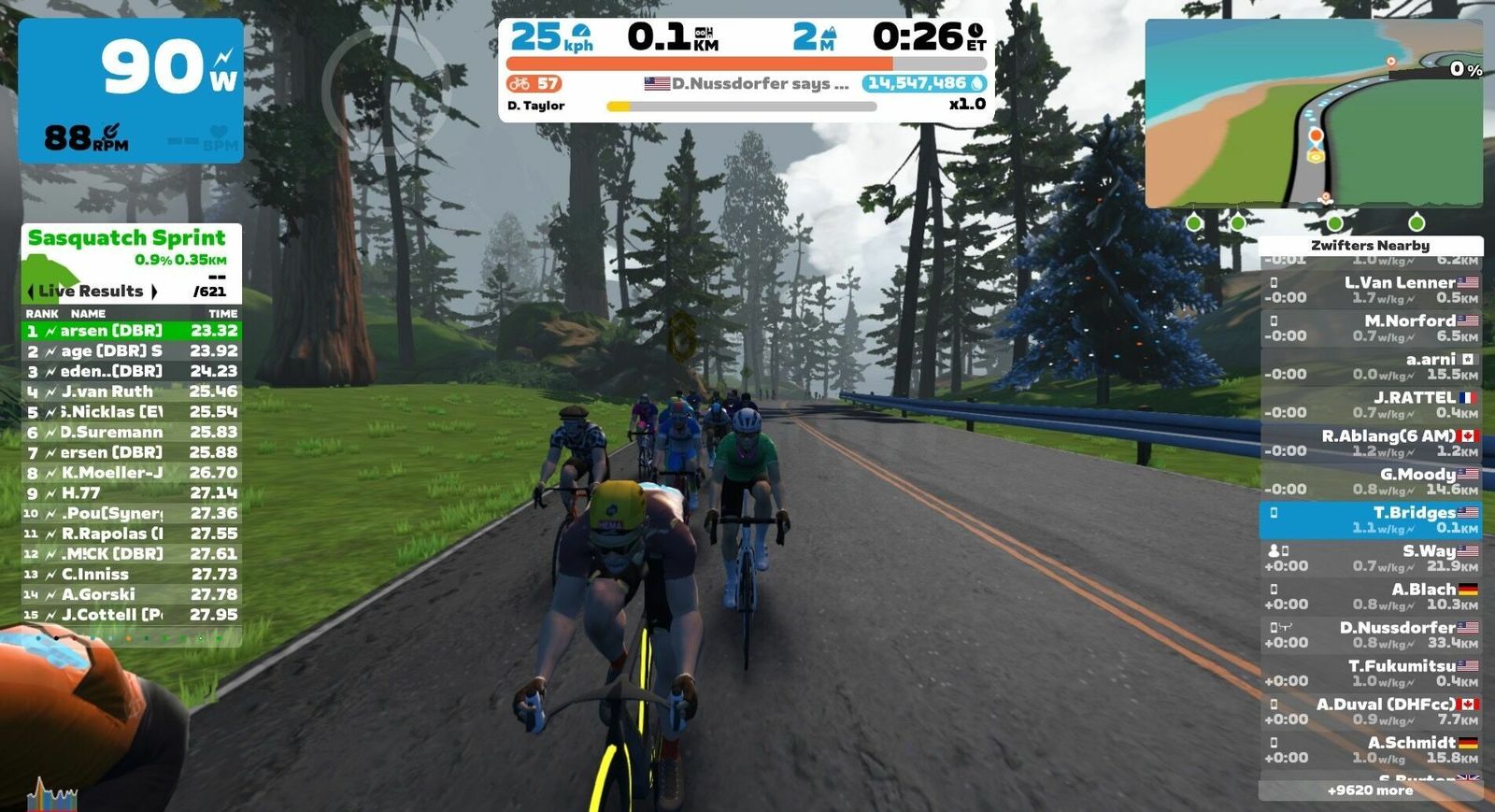Open the minimap view
The width and height of the screenshot is (1495, 812).
(1313, 112)
